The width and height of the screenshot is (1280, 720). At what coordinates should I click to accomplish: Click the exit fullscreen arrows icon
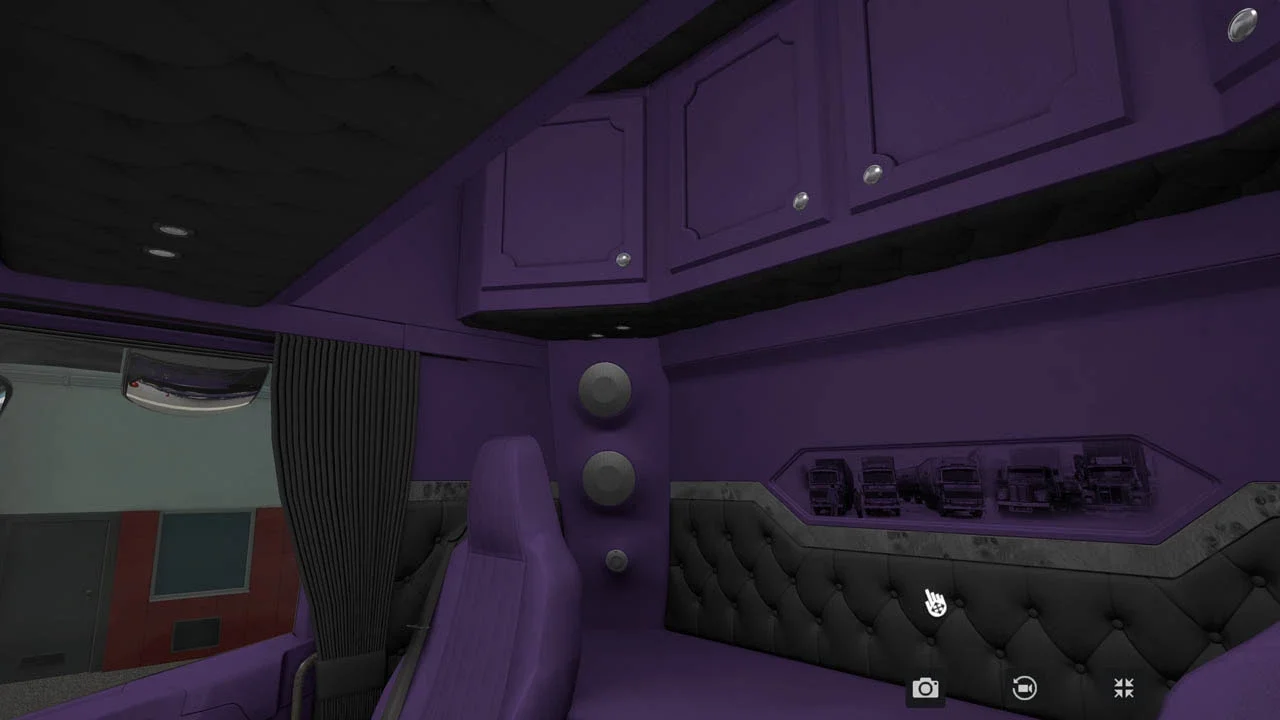1123,688
